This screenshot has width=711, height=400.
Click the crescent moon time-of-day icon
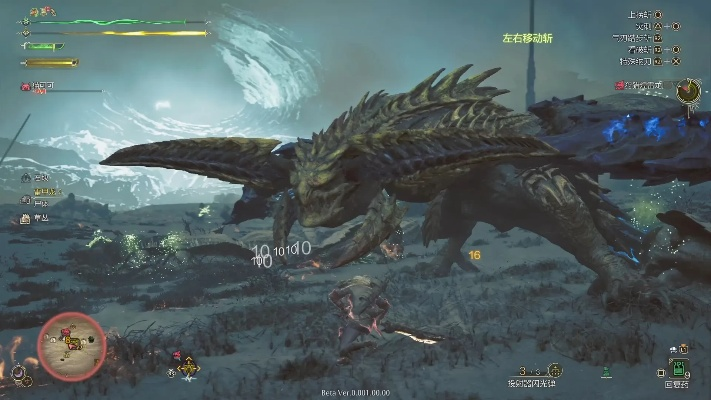[17, 374]
